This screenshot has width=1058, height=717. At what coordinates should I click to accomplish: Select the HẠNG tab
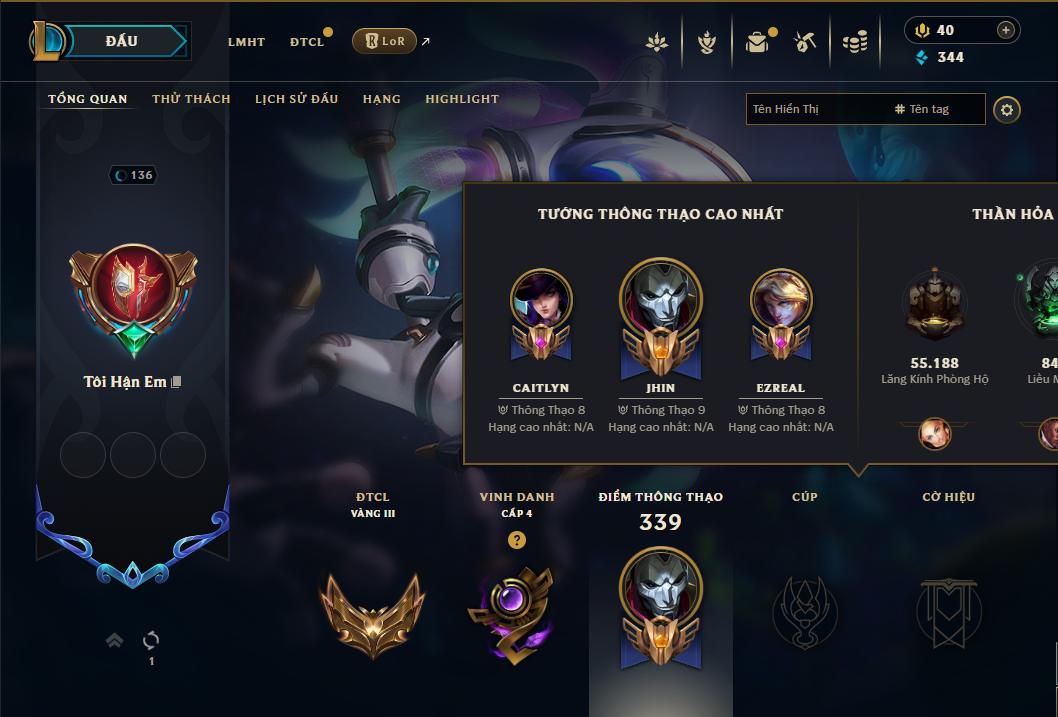point(382,99)
